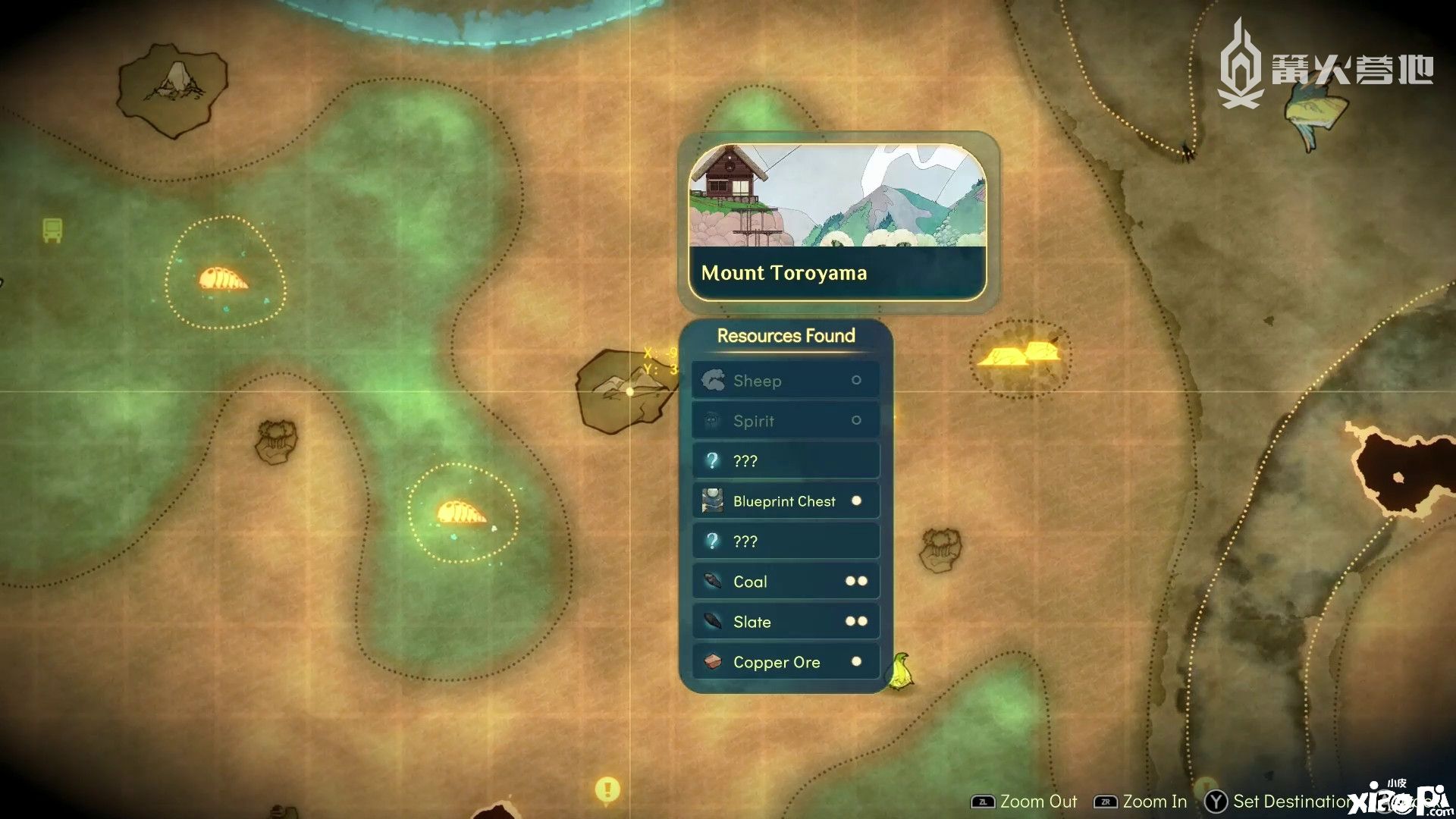Viewport: 1456px width, 819px height.
Task: Select the Mount Toroyama location card
Action: tap(837, 221)
